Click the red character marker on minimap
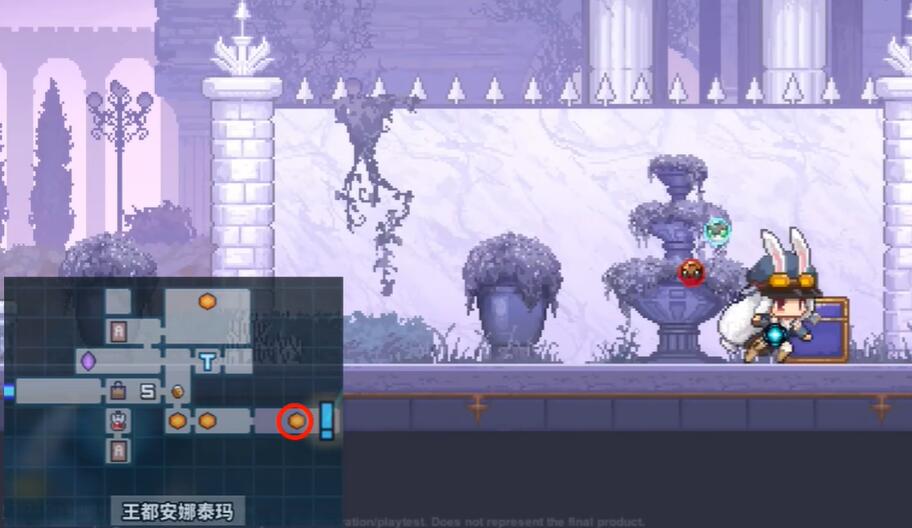The height and width of the screenshot is (528, 912). [x=118, y=422]
